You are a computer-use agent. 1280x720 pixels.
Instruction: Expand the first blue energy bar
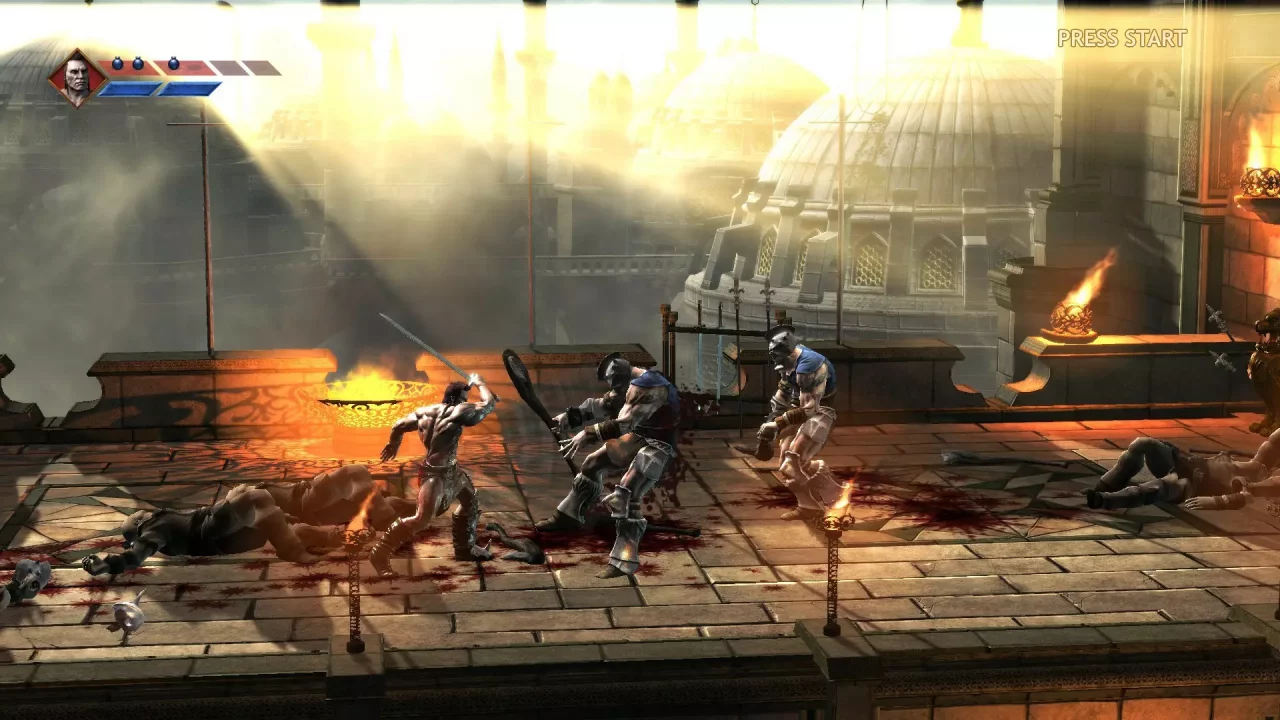click(x=128, y=88)
